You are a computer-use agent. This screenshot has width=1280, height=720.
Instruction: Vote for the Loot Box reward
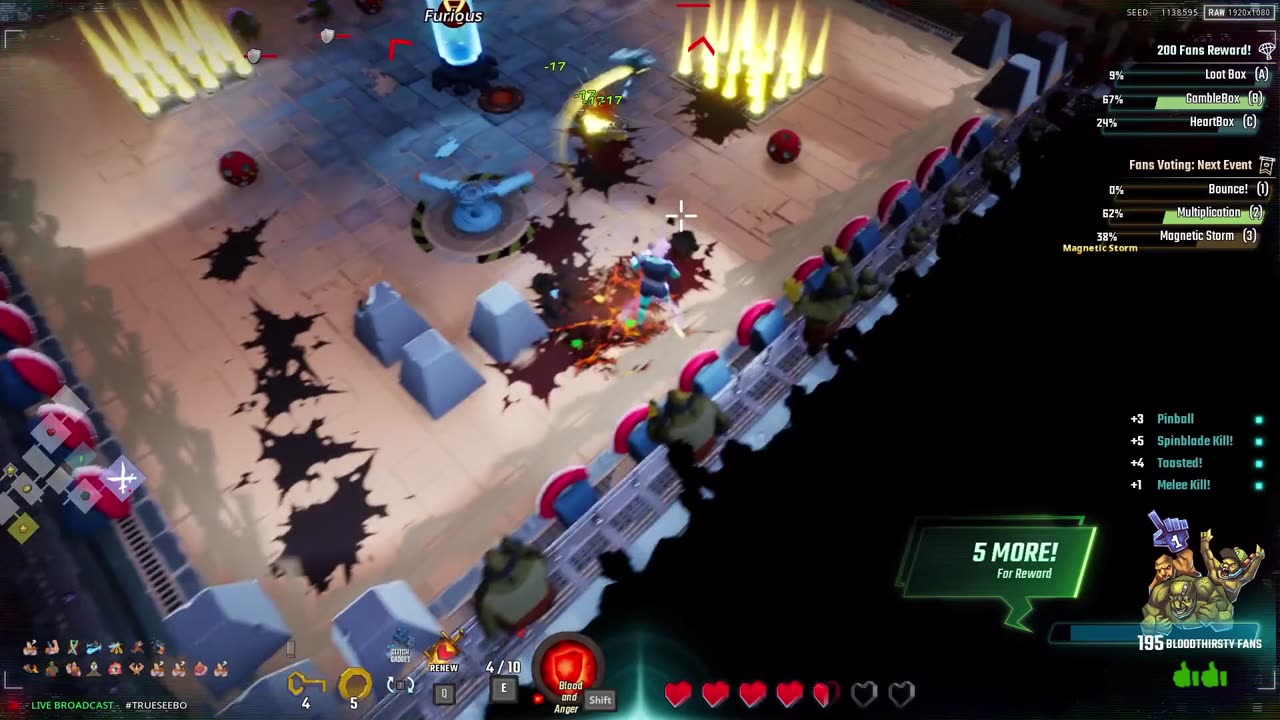[1225, 75]
